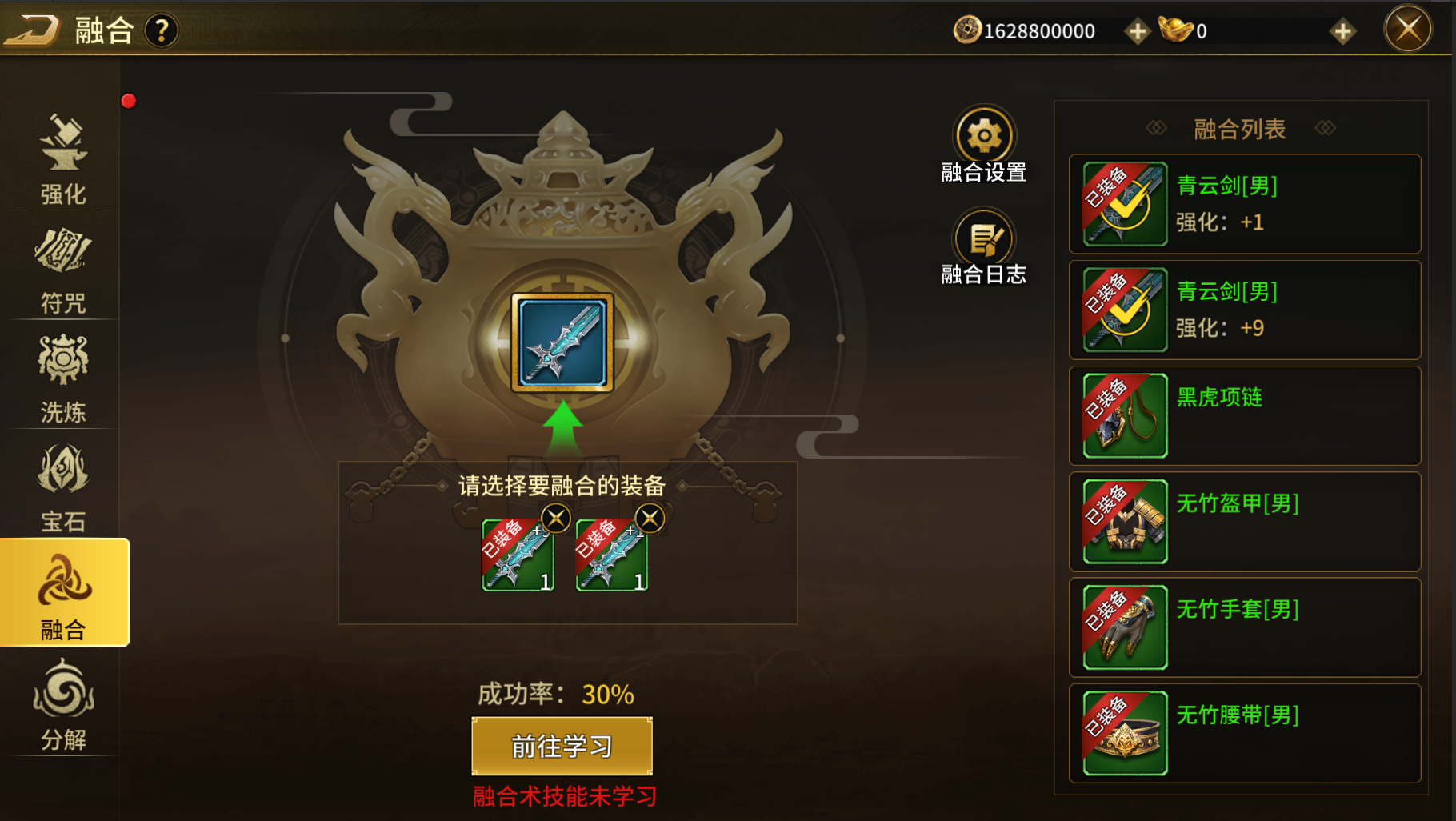Viewport: 1456px width, 821px height.
Task: Stay on the highlighted 融合 tab
Action: 62,596
